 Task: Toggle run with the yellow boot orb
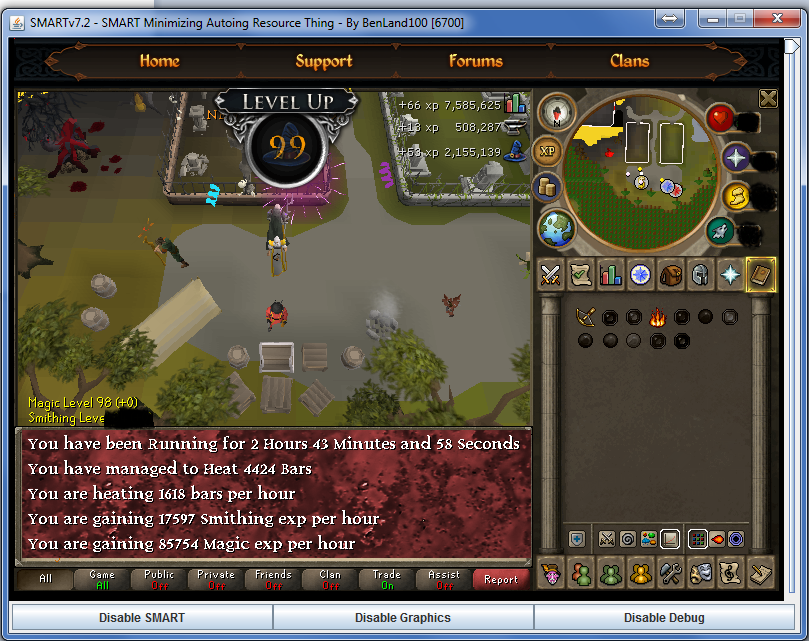pyautogui.click(x=736, y=196)
